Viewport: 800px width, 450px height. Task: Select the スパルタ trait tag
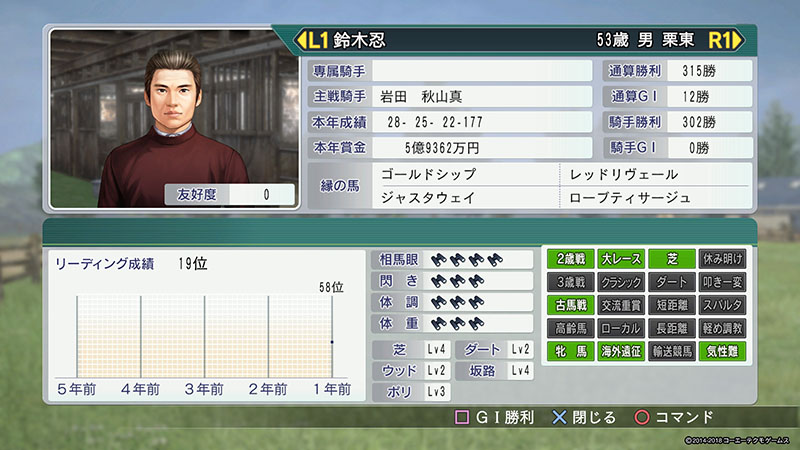pos(722,305)
